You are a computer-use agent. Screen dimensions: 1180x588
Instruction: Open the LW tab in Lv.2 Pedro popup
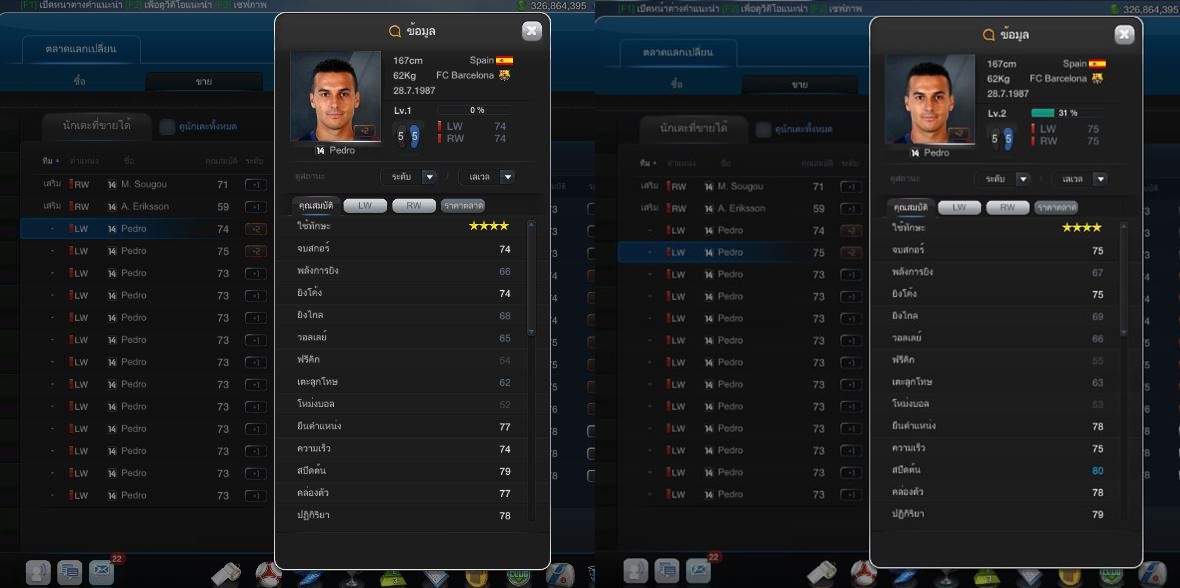click(959, 207)
